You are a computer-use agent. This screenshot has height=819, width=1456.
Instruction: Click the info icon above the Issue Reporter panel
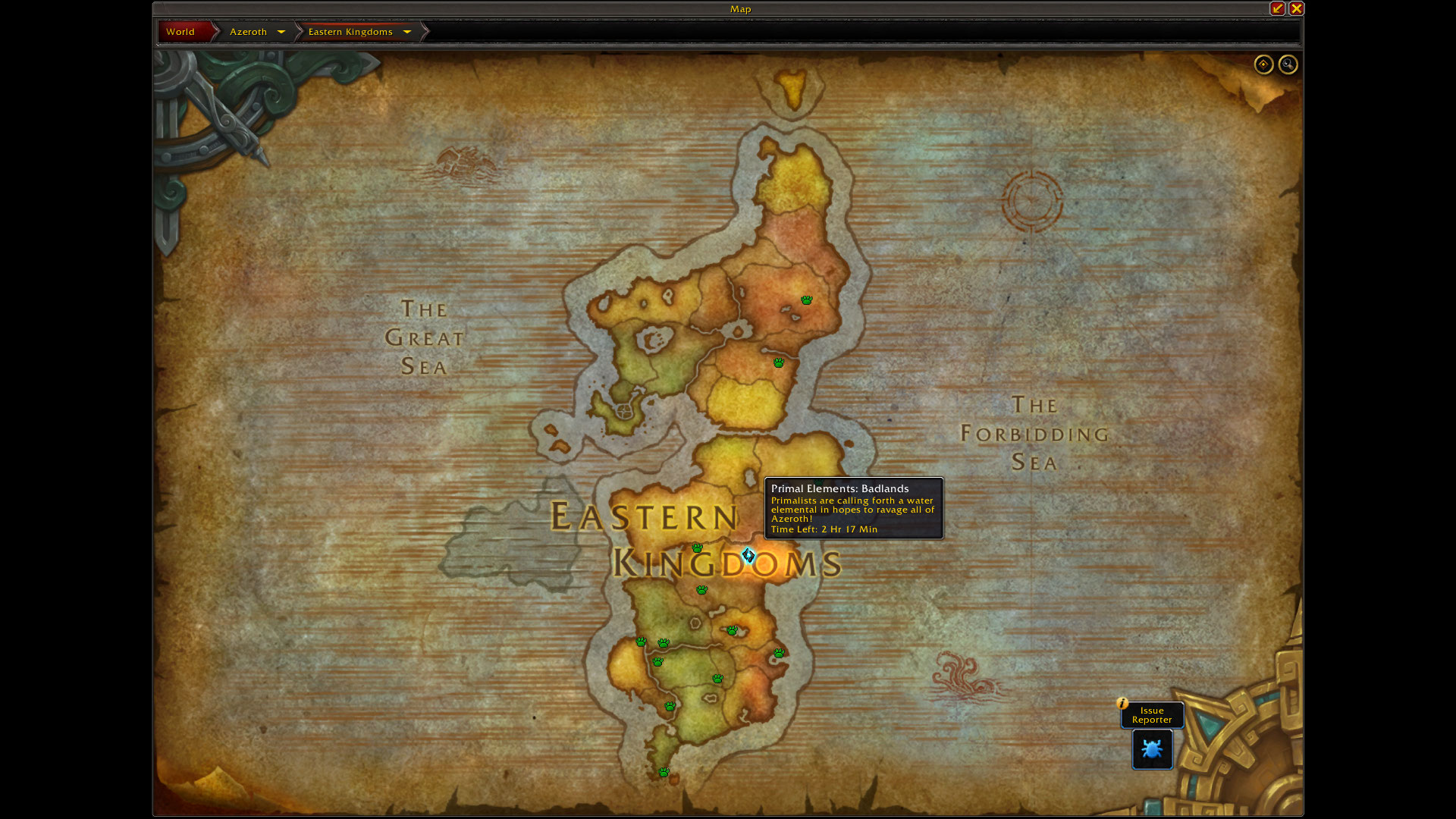pos(1122,704)
